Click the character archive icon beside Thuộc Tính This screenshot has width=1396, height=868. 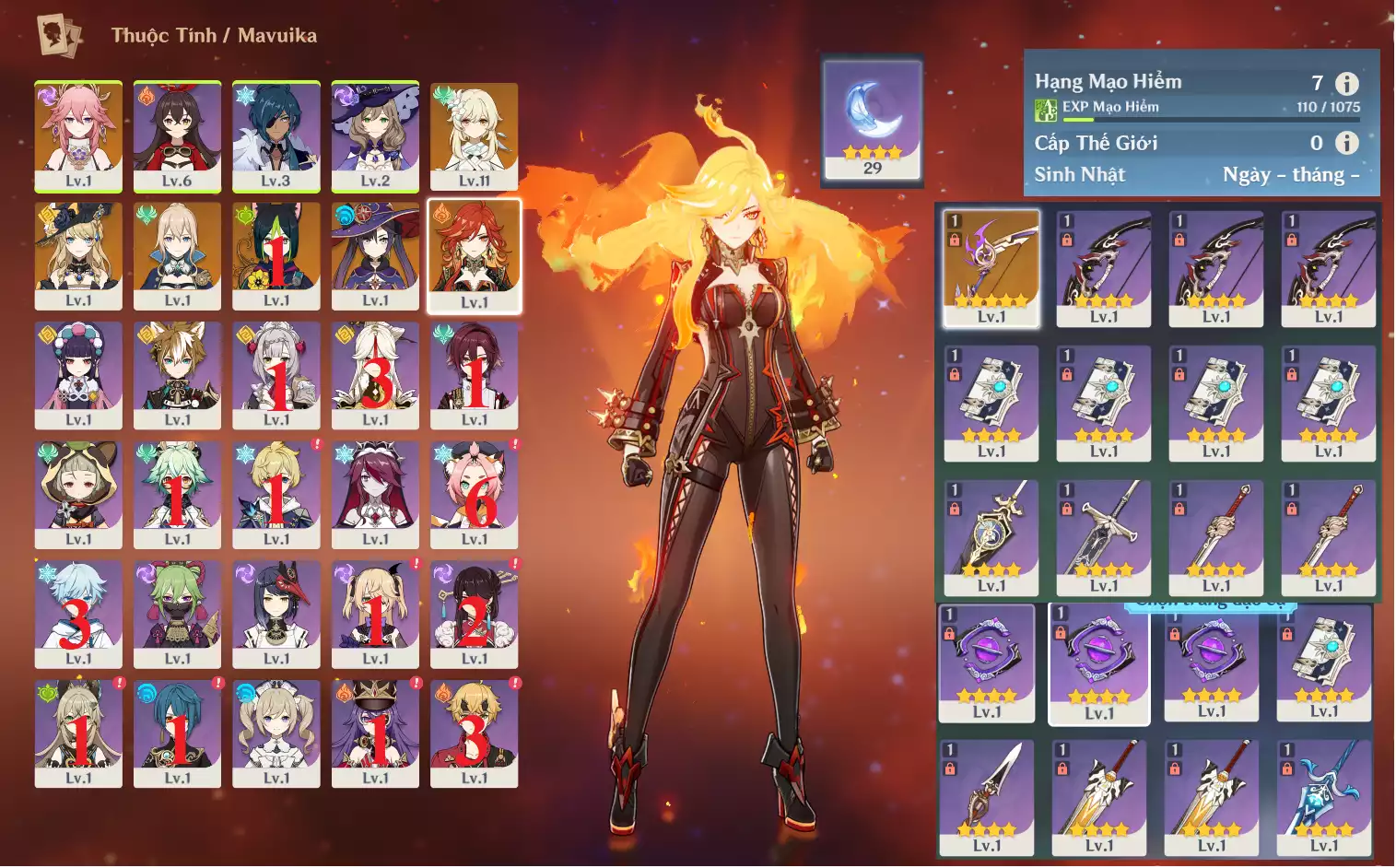[x=59, y=35]
